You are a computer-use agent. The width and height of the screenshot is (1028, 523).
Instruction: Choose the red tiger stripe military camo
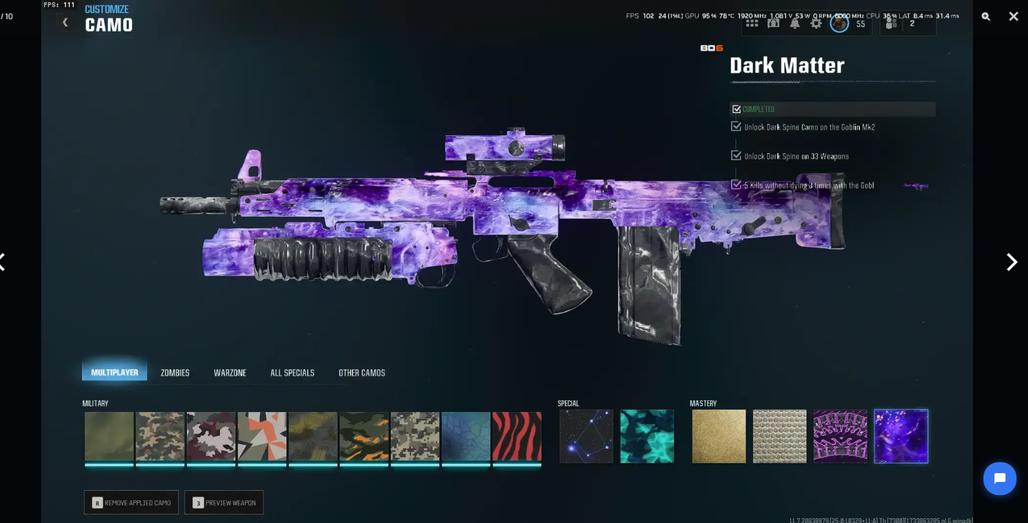click(x=517, y=436)
